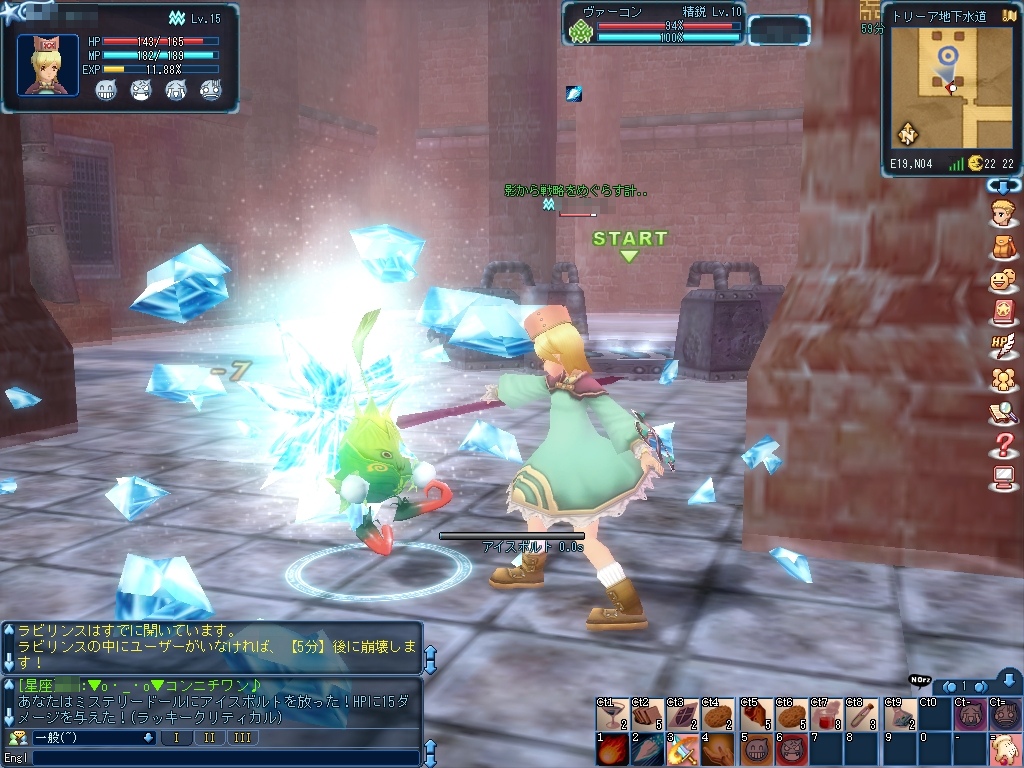Open the red question mark help
Viewport: 1024px width, 768px height.
pos(1001,445)
